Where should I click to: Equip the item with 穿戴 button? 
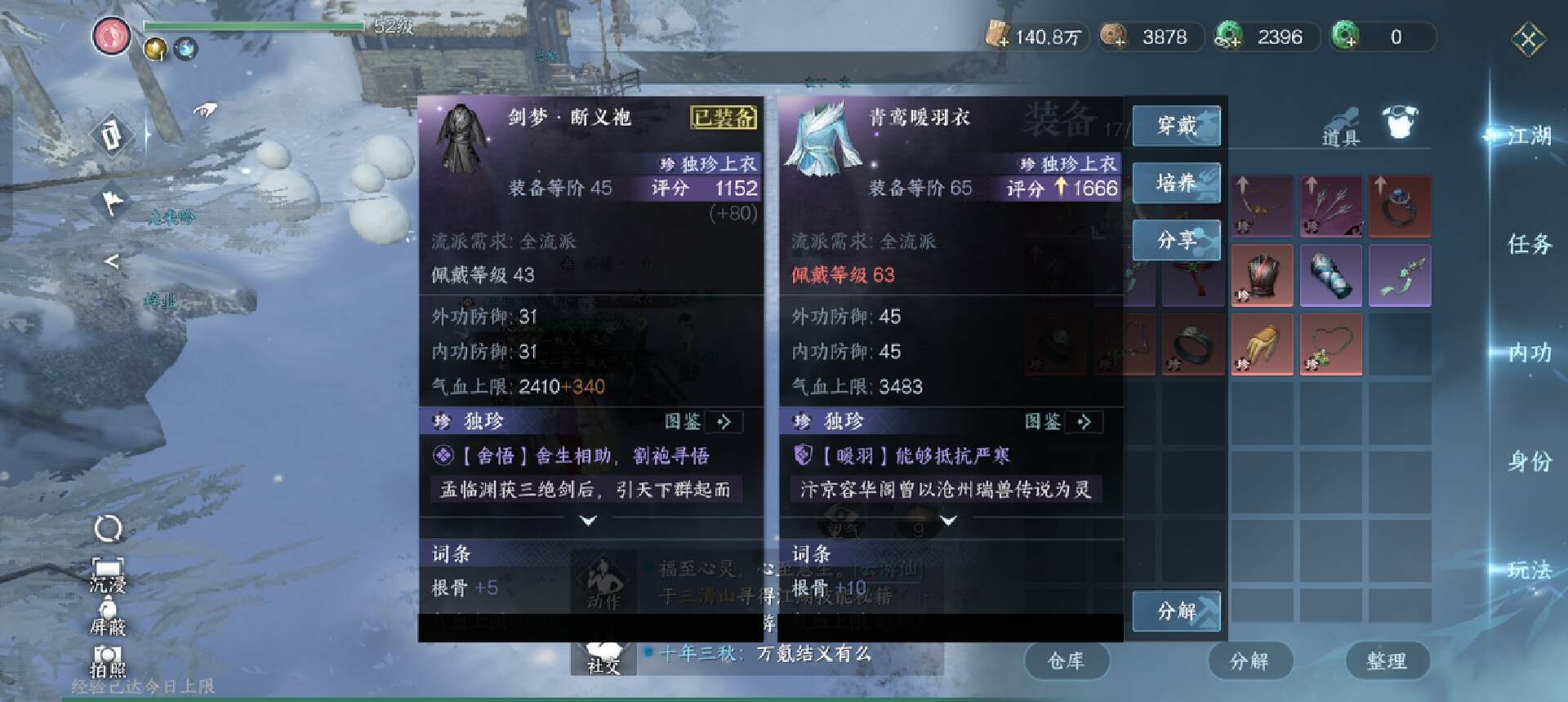click(1176, 126)
